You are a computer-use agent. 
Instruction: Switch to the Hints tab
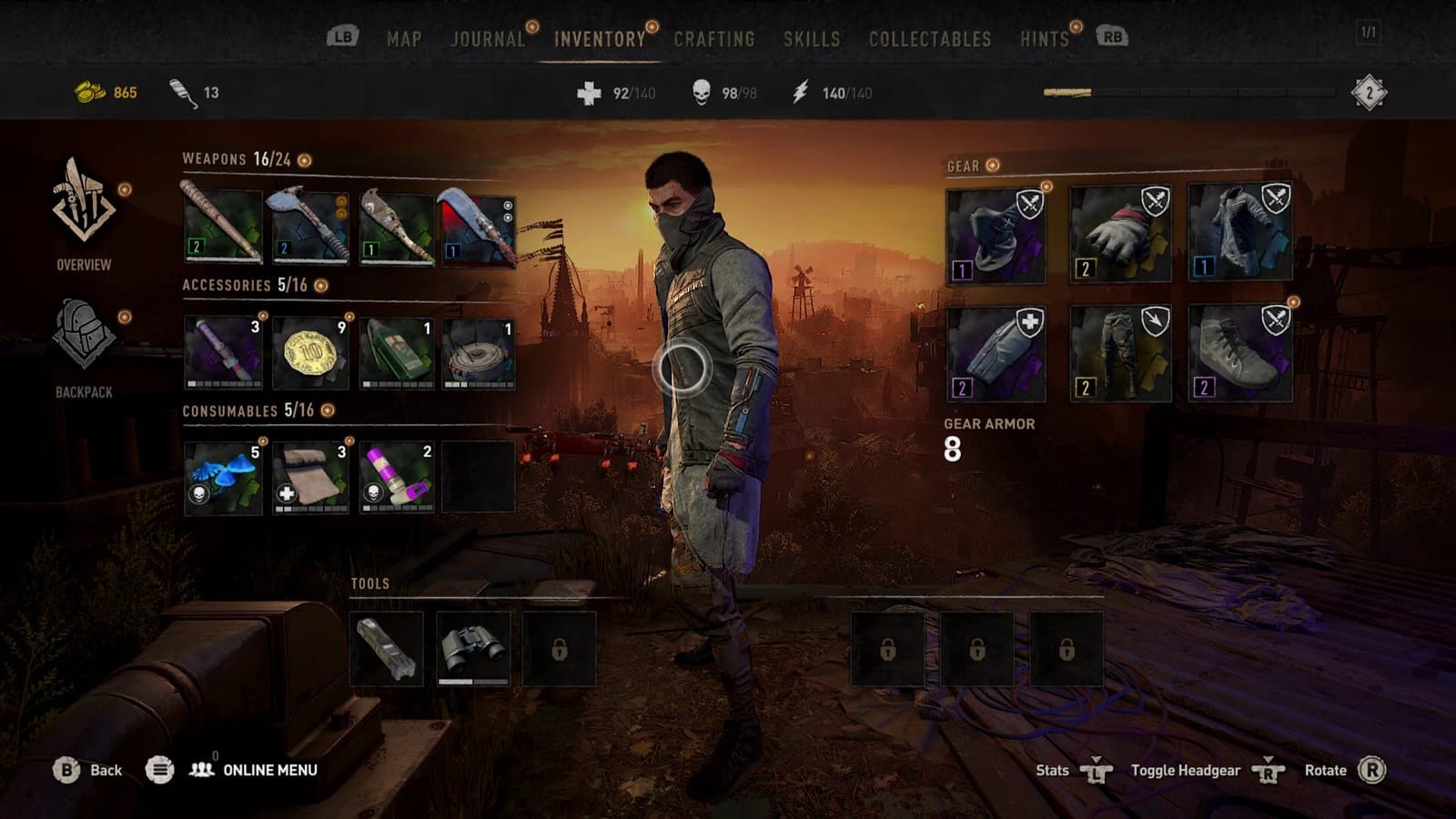pos(1044,39)
